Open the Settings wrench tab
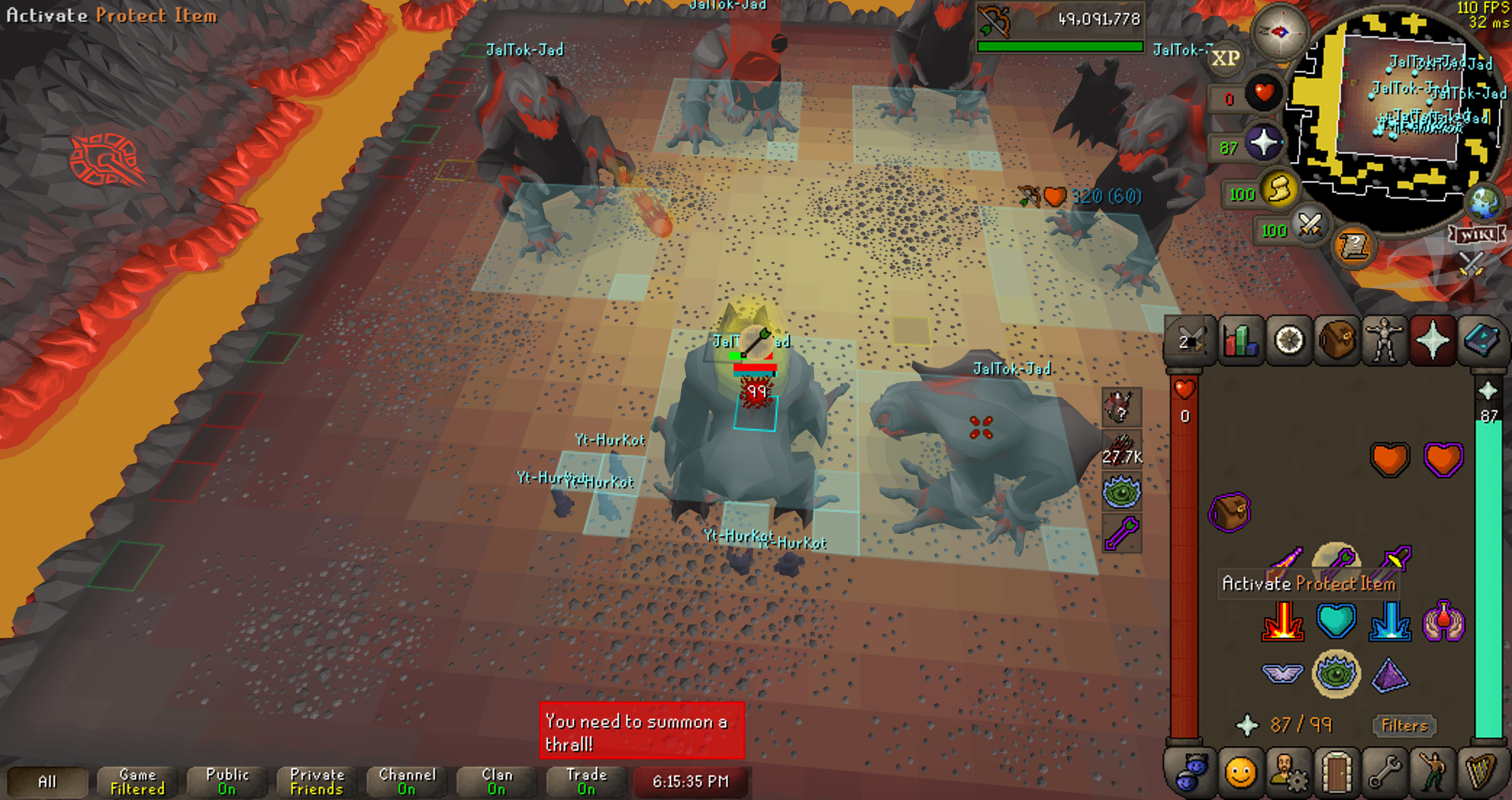 [1384, 772]
